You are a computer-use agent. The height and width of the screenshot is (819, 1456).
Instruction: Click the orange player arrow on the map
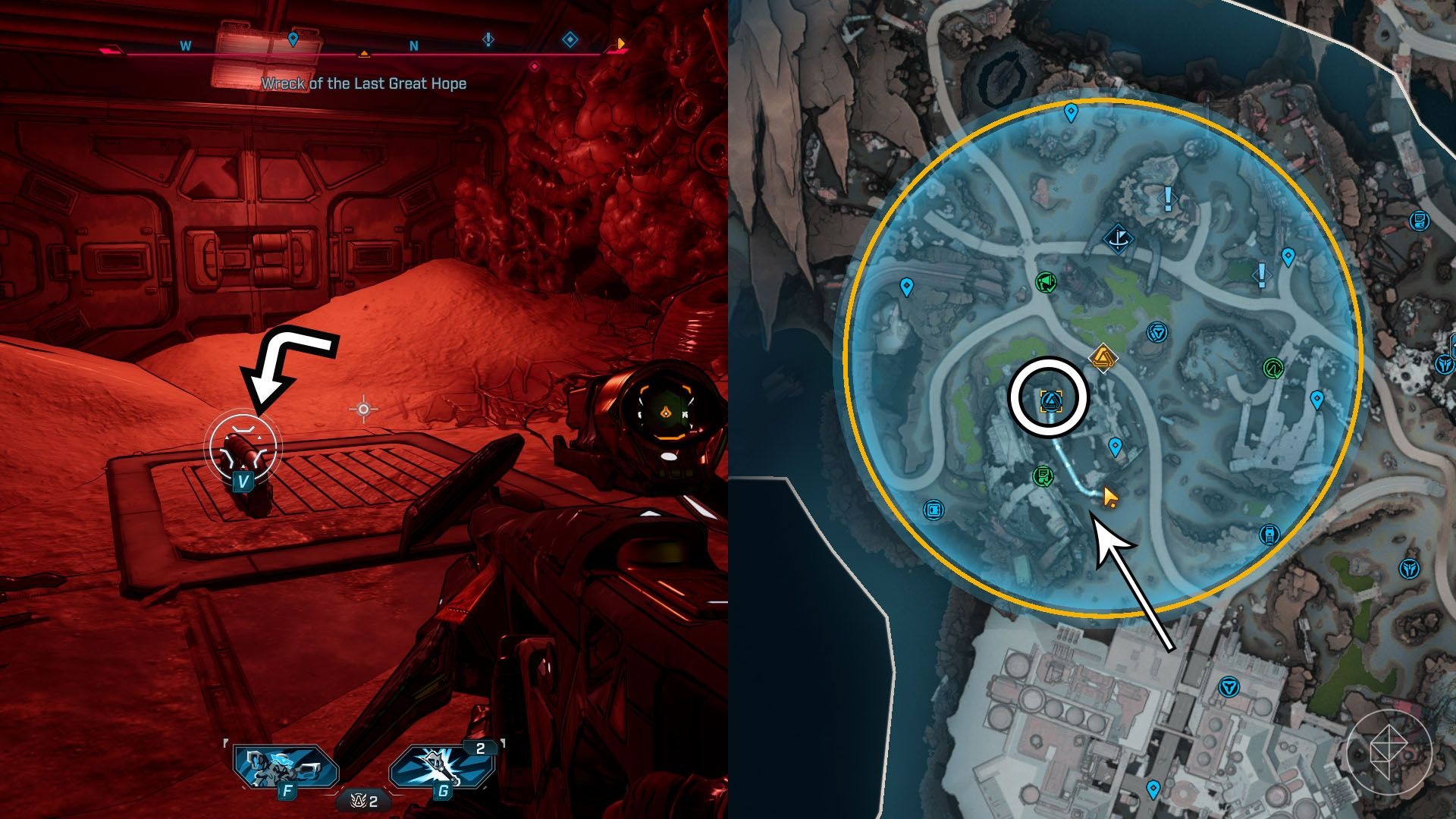click(1109, 497)
